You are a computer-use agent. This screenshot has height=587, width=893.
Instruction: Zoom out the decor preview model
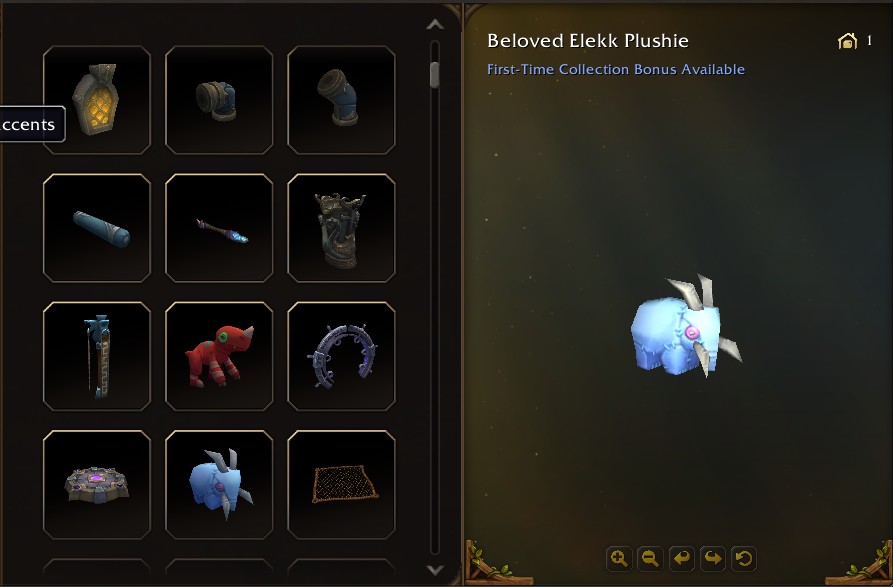(650, 558)
